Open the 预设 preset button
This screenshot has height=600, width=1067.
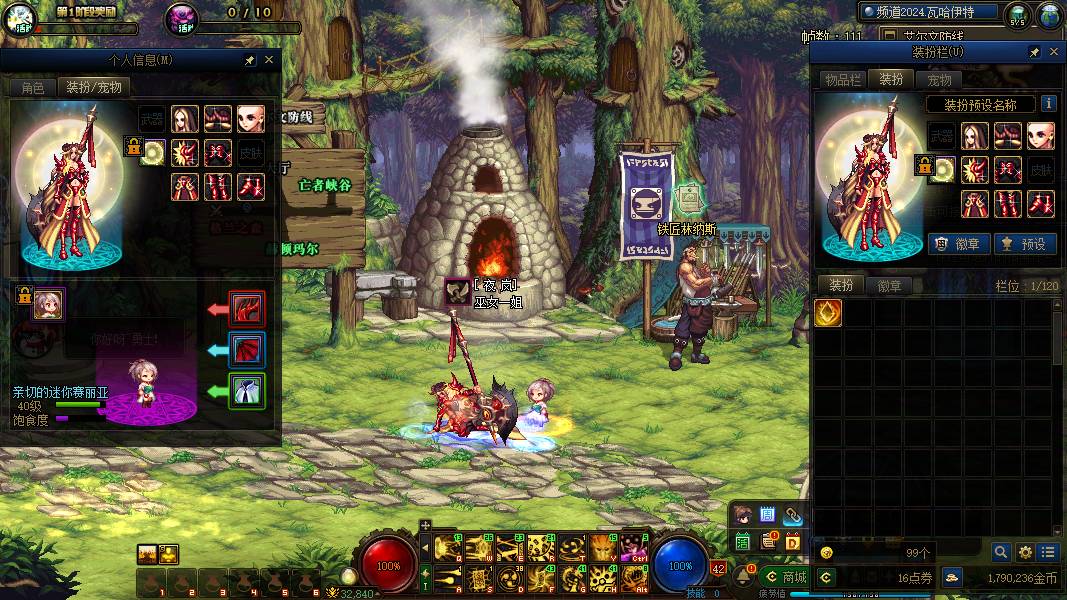tap(1026, 243)
